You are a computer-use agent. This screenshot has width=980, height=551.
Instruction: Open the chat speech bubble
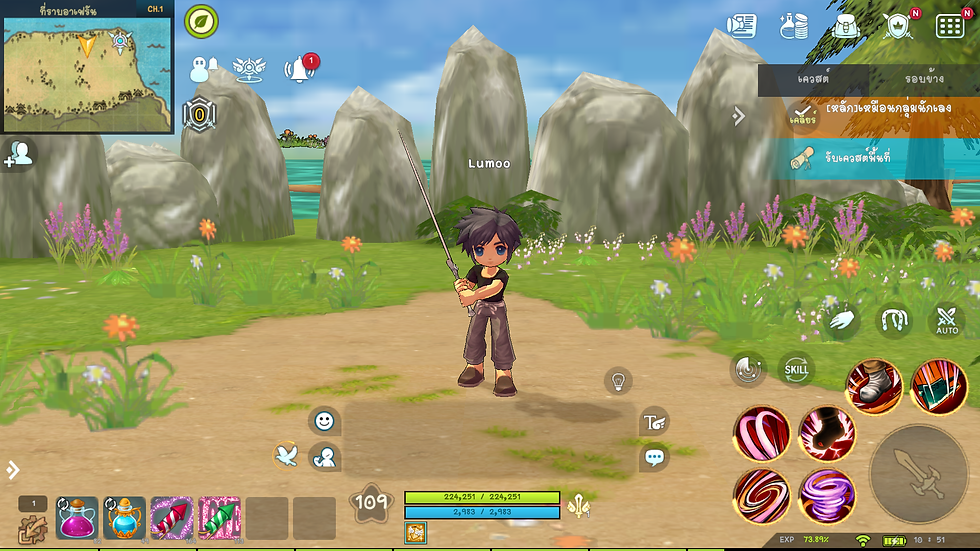655,458
